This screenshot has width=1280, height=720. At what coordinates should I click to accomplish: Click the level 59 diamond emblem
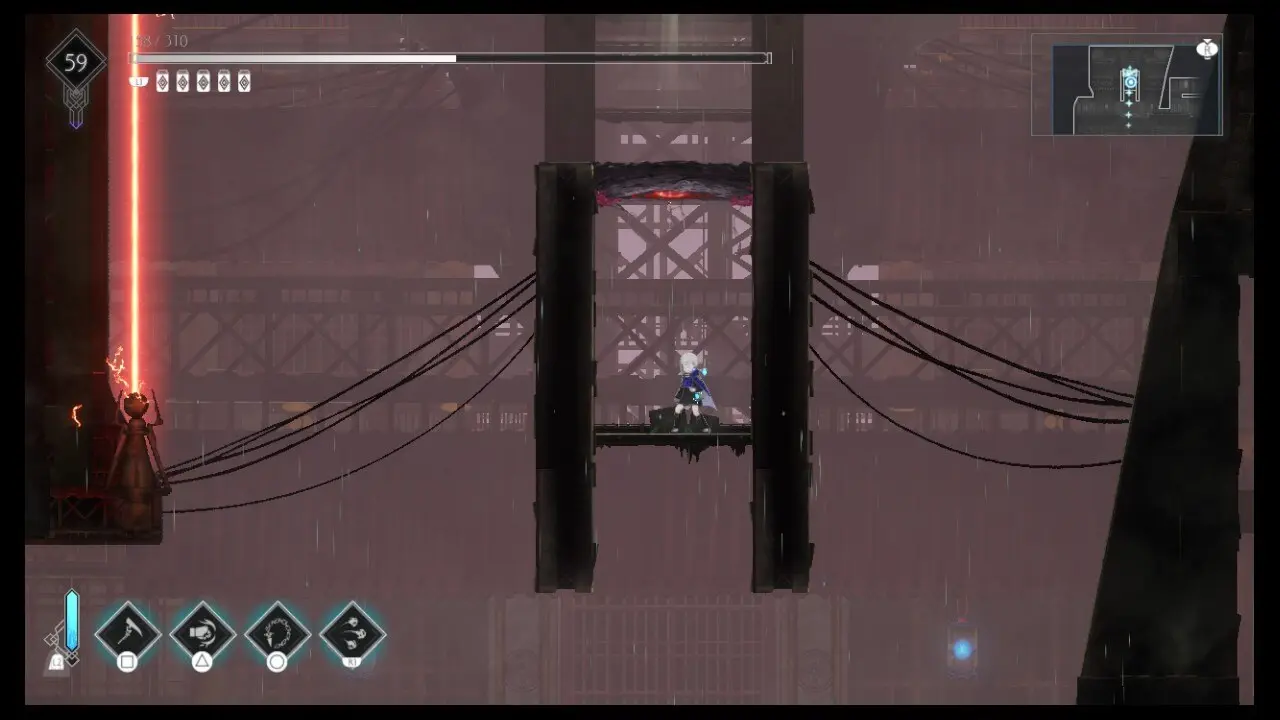click(76, 64)
